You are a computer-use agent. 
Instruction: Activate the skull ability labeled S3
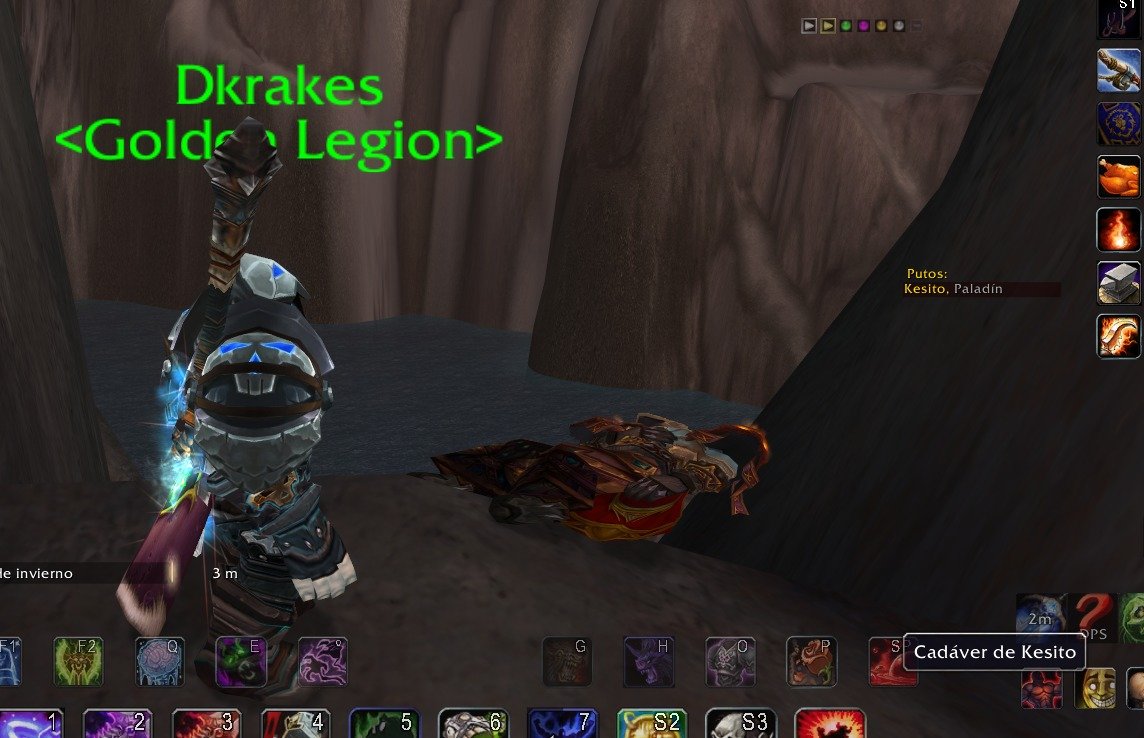[x=740, y=724]
